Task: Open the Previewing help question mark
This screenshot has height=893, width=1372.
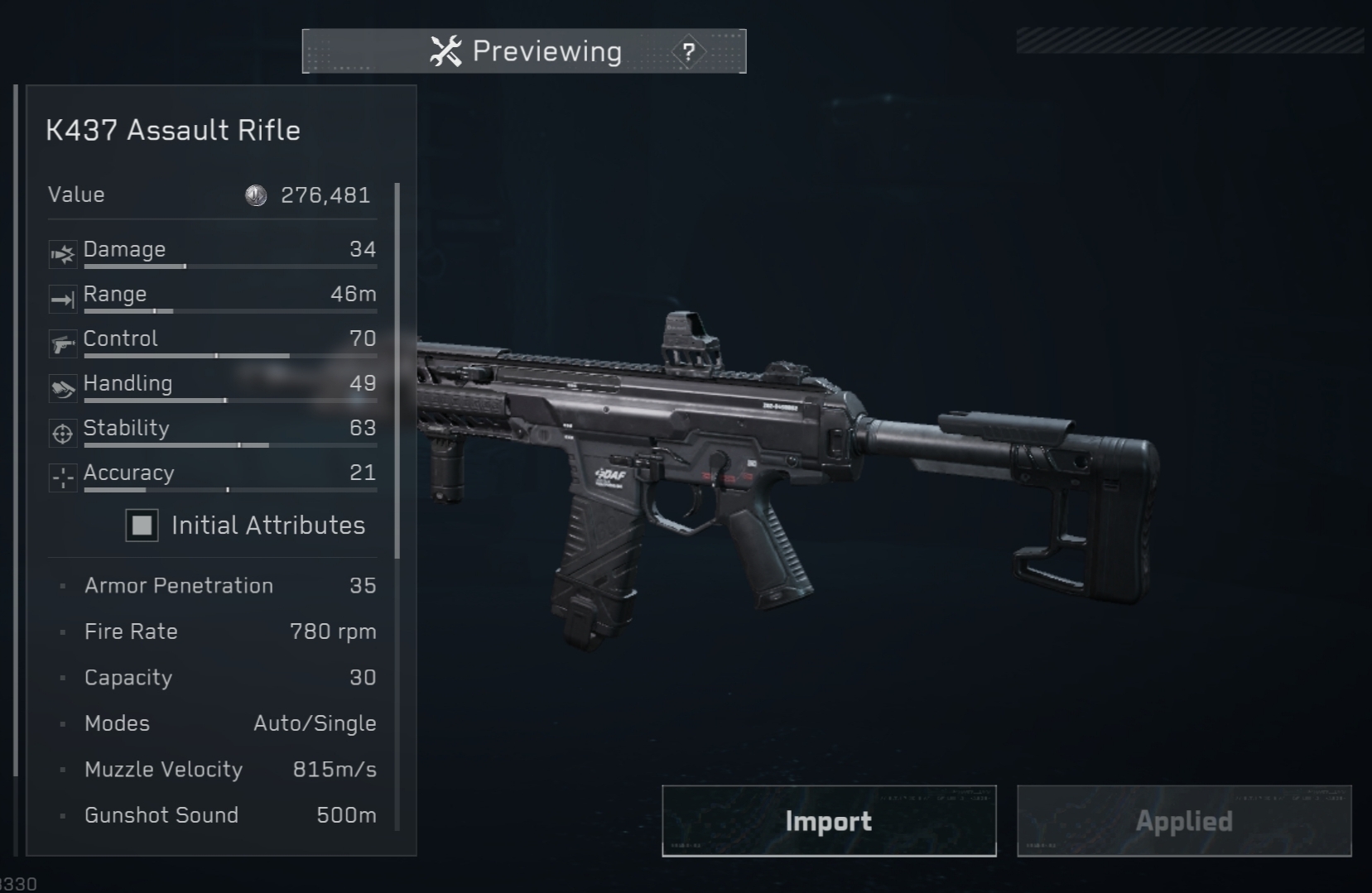Action: 688,52
